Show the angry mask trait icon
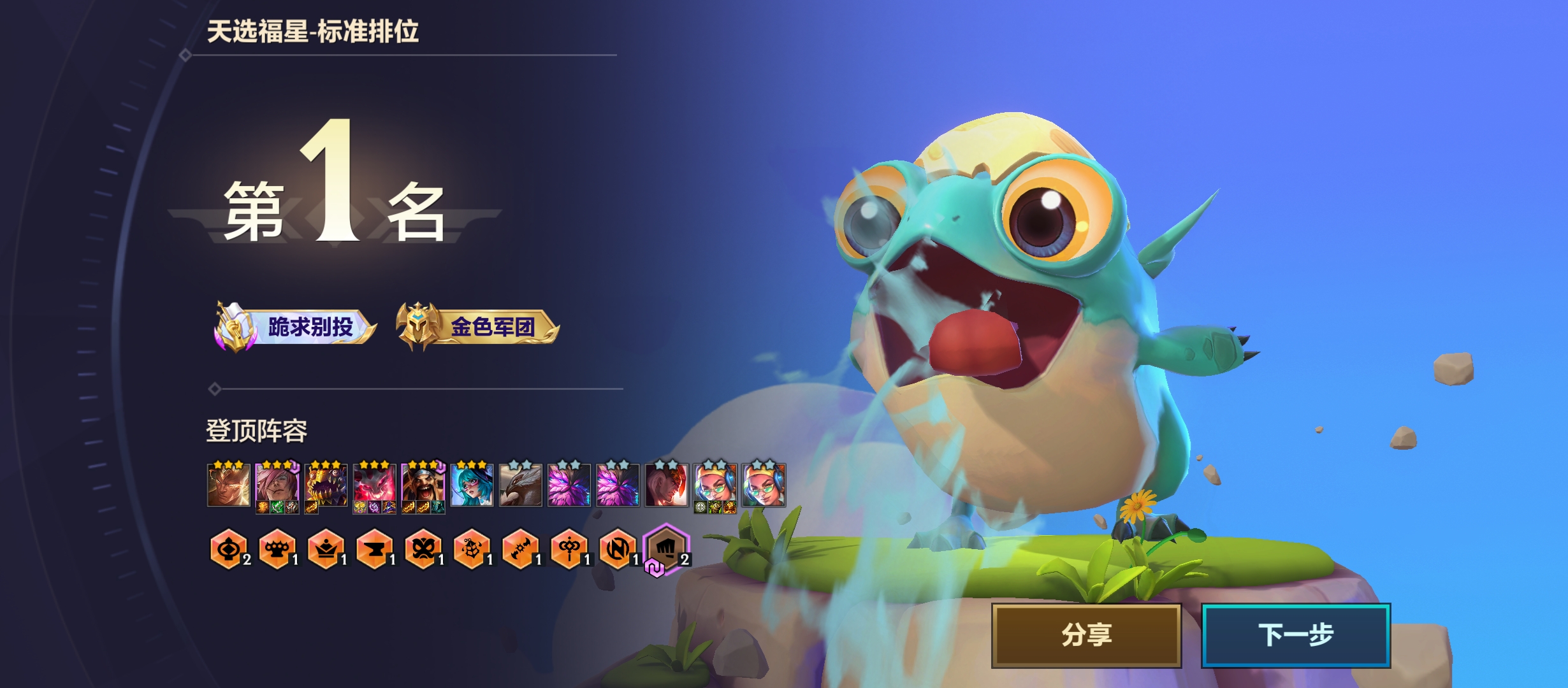This screenshot has width=1568, height=688. coord(423,548)
